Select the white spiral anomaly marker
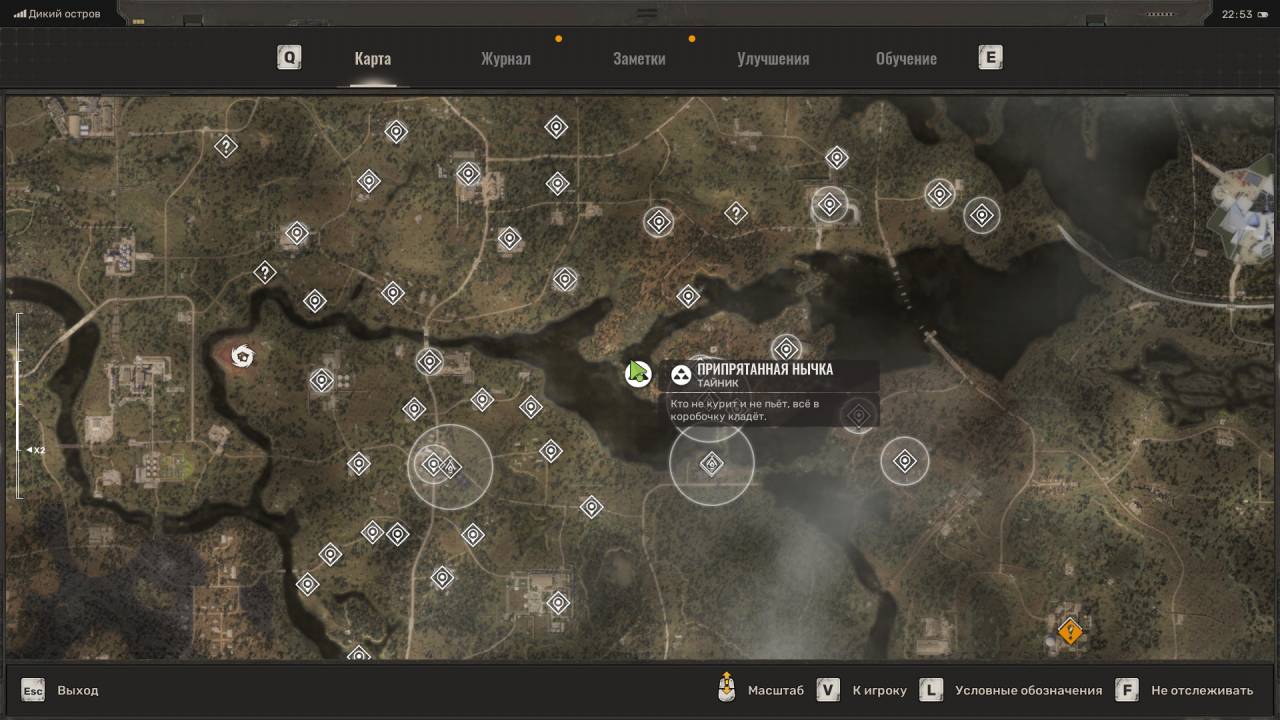This screenshot has width=1280, height=720. [x=241, y=355]
